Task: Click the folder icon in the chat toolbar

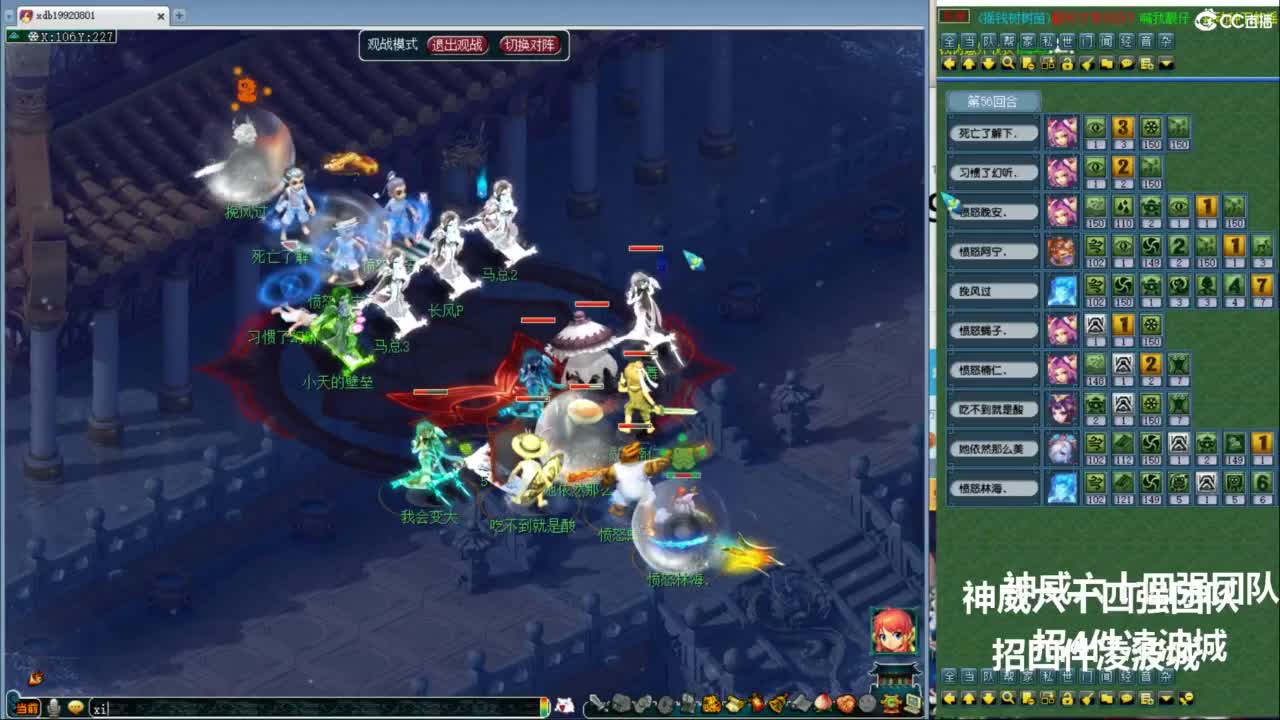Action: 1107,64
